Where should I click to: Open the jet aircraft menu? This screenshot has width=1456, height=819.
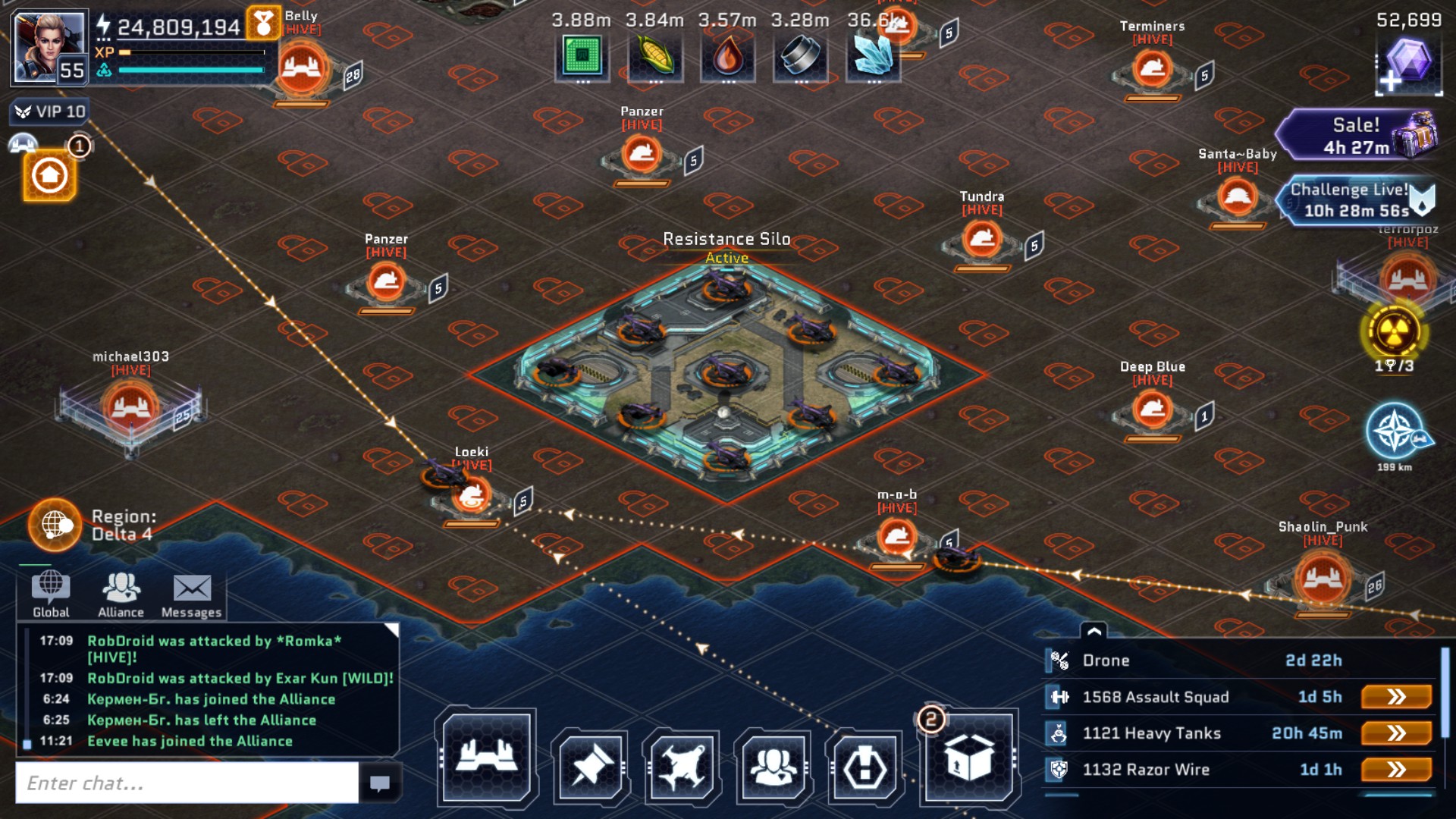point(682,767)
